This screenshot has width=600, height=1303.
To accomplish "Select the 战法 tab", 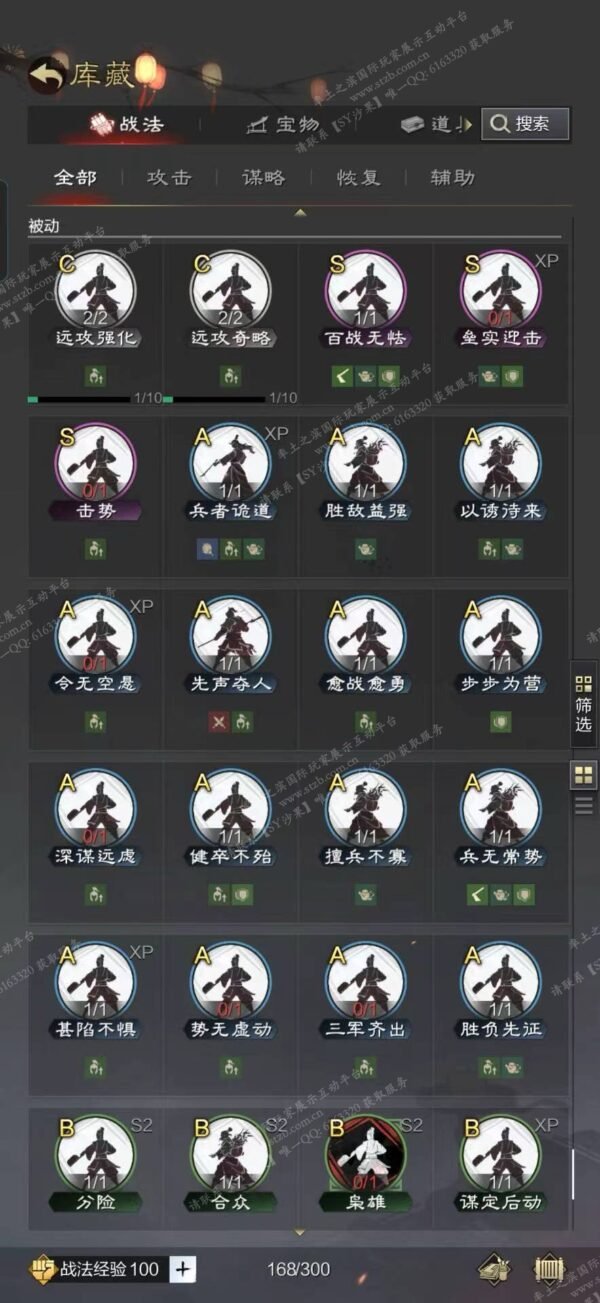I will (128, 125).
